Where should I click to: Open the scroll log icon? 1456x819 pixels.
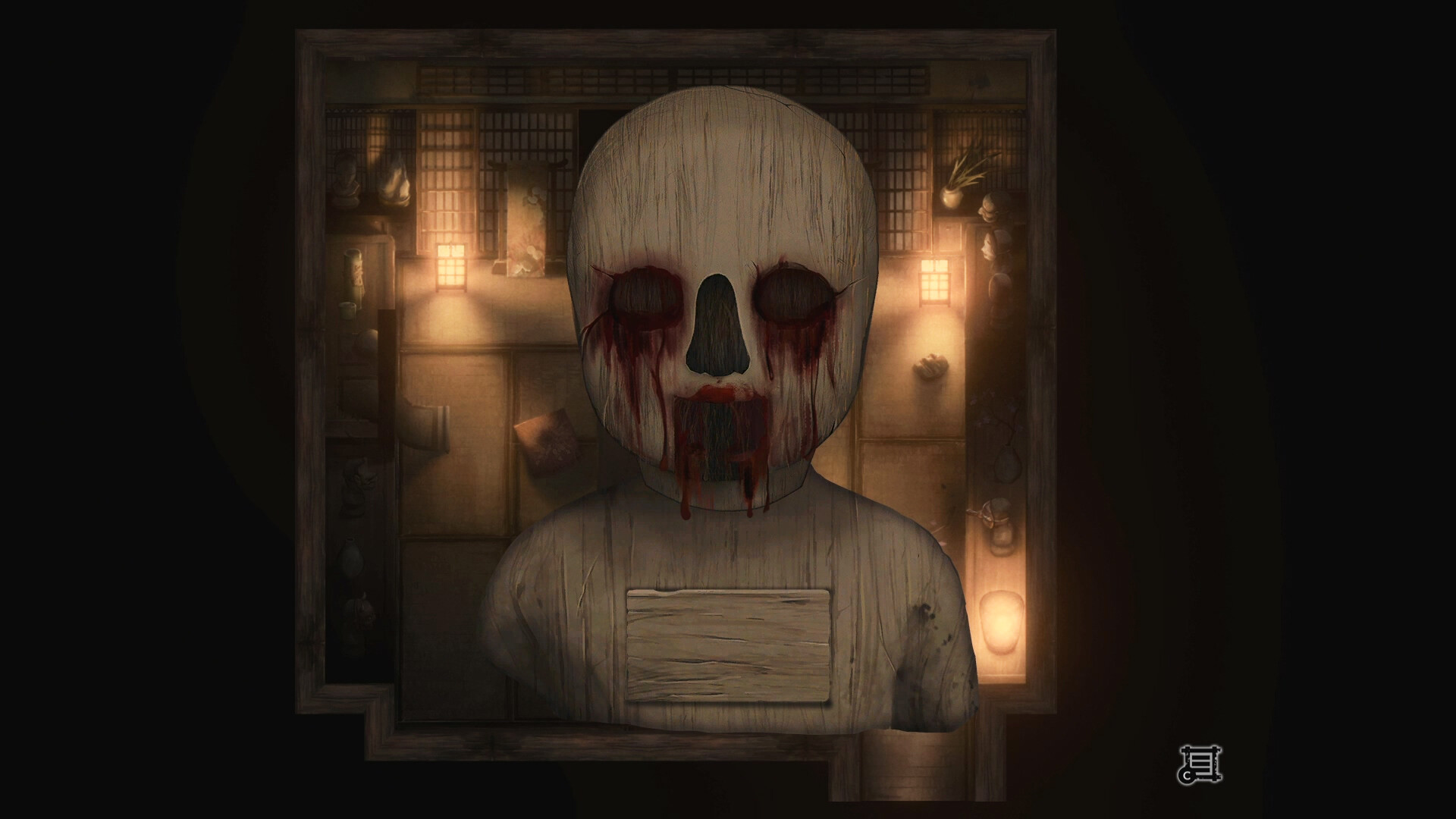coord(1200,764)
